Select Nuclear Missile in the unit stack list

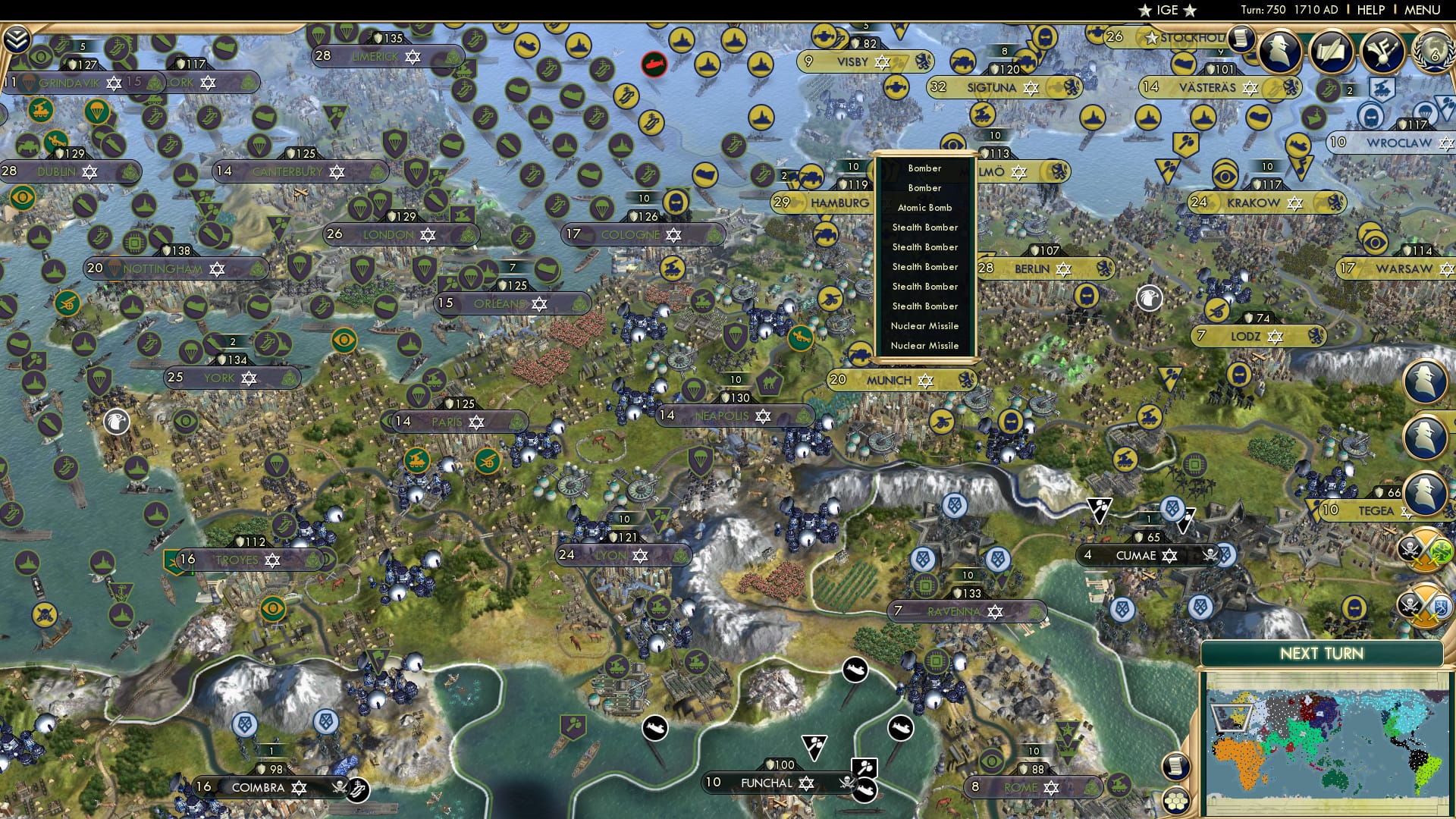tap(926, 325)
